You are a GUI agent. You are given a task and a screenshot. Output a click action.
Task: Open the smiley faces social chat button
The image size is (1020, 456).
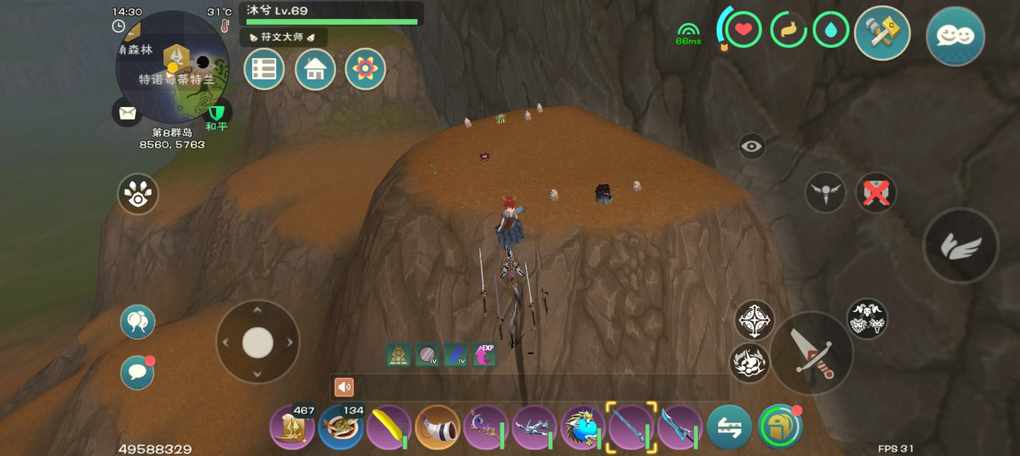[955, 37]
